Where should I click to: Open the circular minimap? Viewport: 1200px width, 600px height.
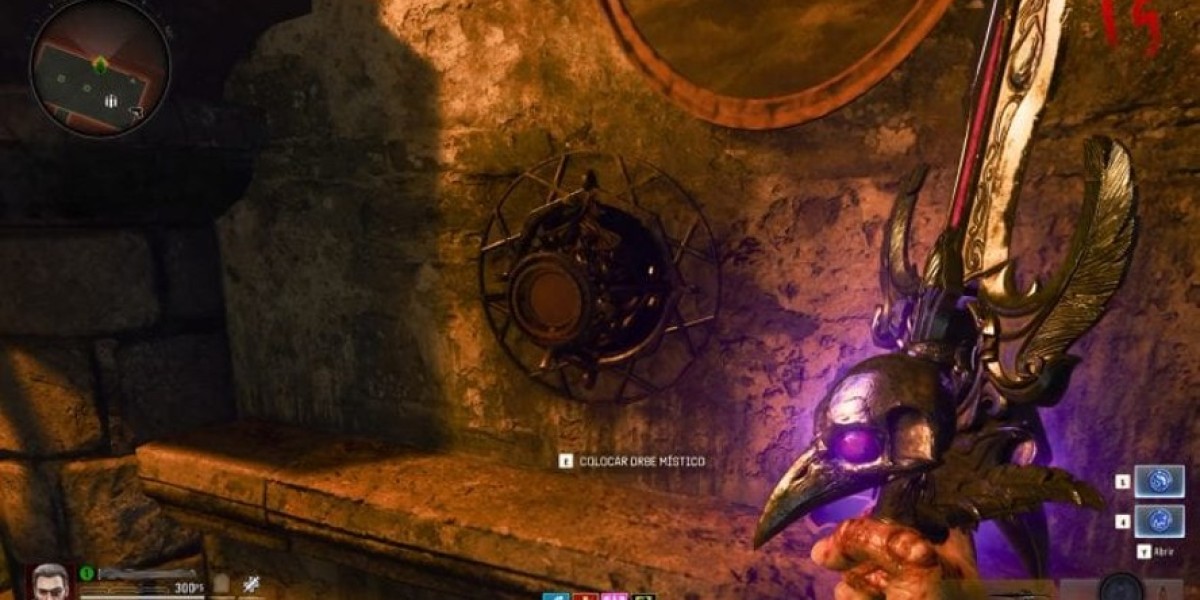click(x=99, y=68)
